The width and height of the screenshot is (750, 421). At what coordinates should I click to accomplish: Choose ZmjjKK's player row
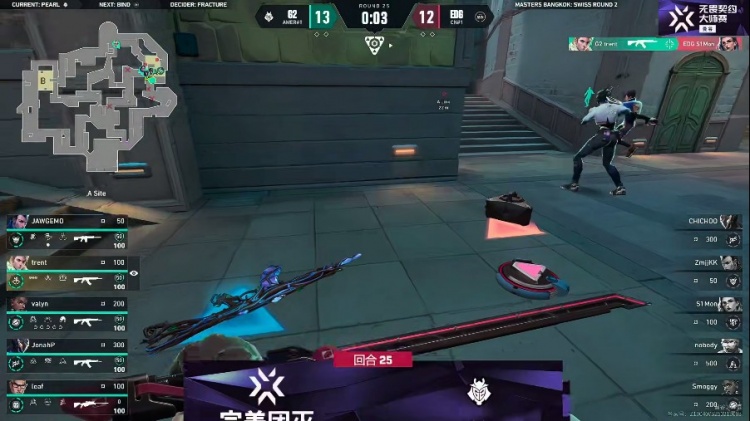point(711,270)
